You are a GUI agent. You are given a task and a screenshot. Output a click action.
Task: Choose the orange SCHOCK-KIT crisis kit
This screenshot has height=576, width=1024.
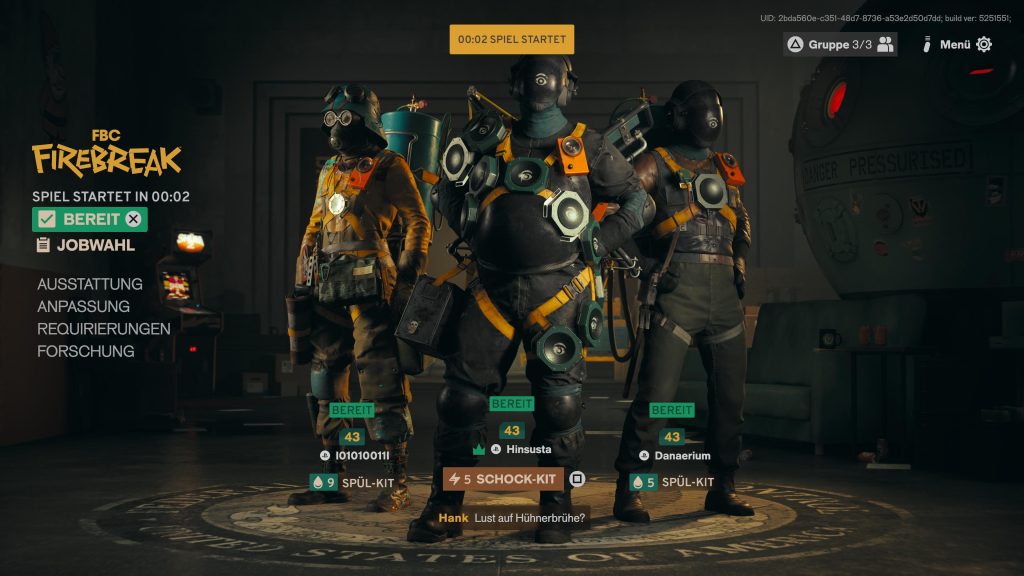[x=503, y=479]
